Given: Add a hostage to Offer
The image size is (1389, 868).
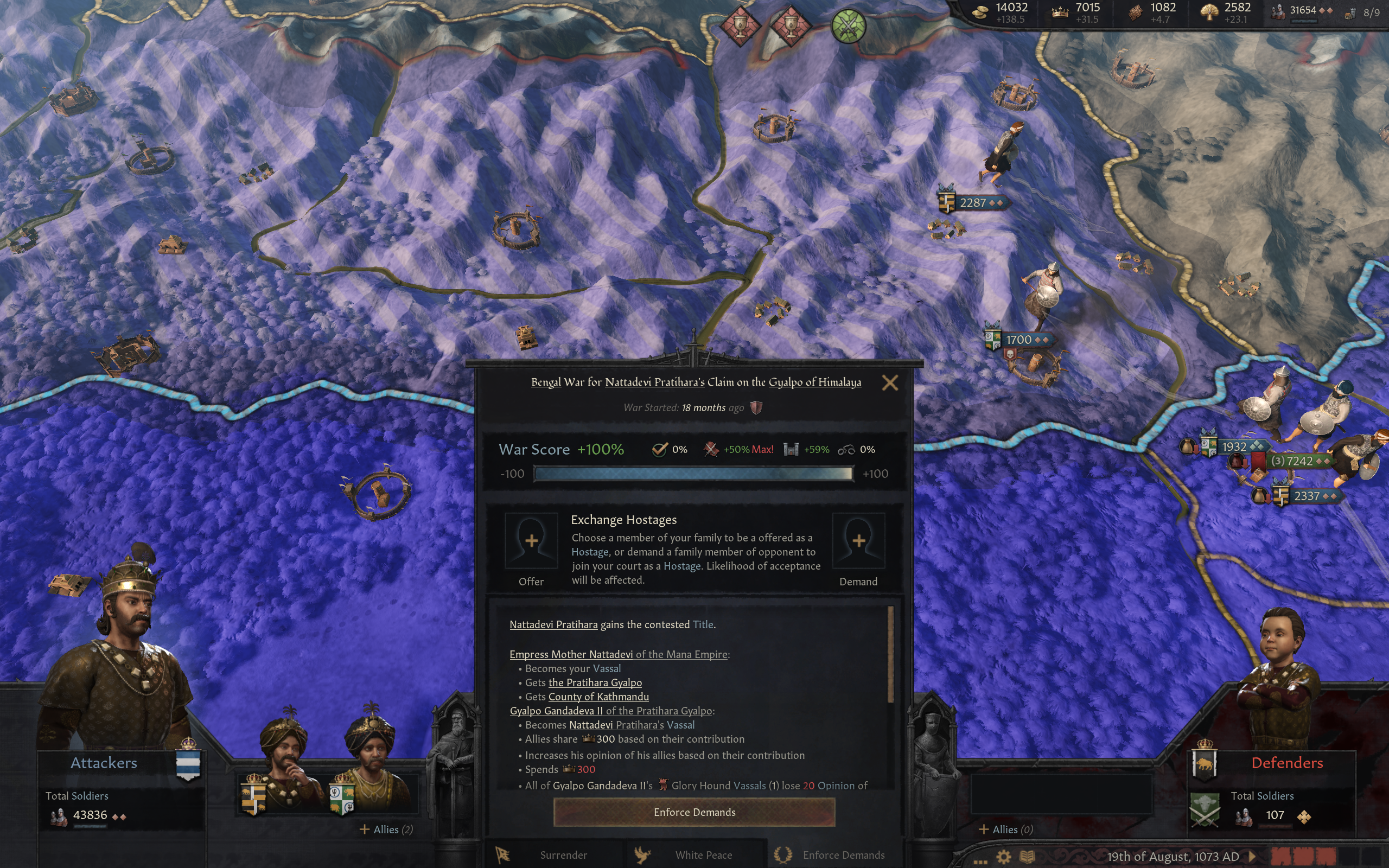Looking at the screenshot, I should coord(531,541).
